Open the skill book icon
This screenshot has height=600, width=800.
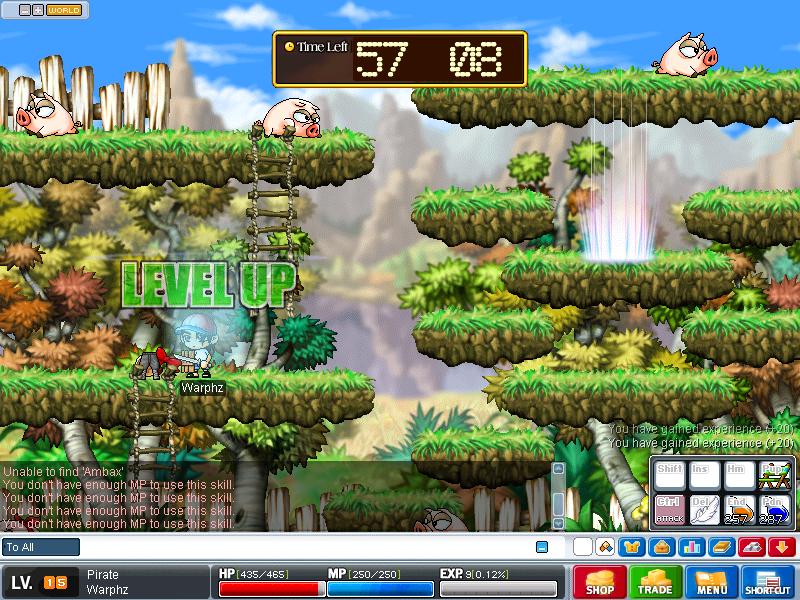pyautogui.click(x=720, y=547)
